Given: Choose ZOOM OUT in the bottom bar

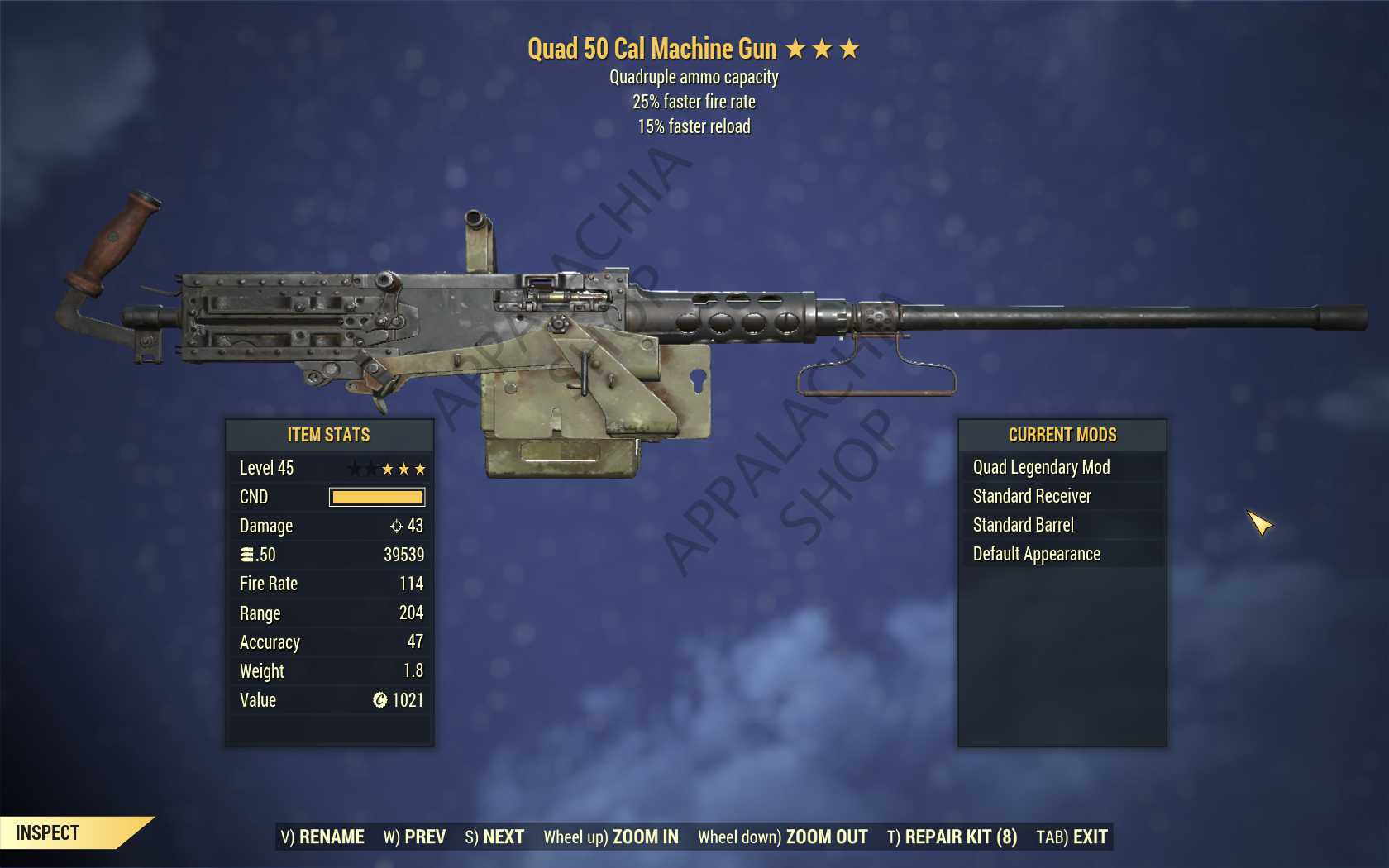Looking at the screenshot, I should [782, 837].
